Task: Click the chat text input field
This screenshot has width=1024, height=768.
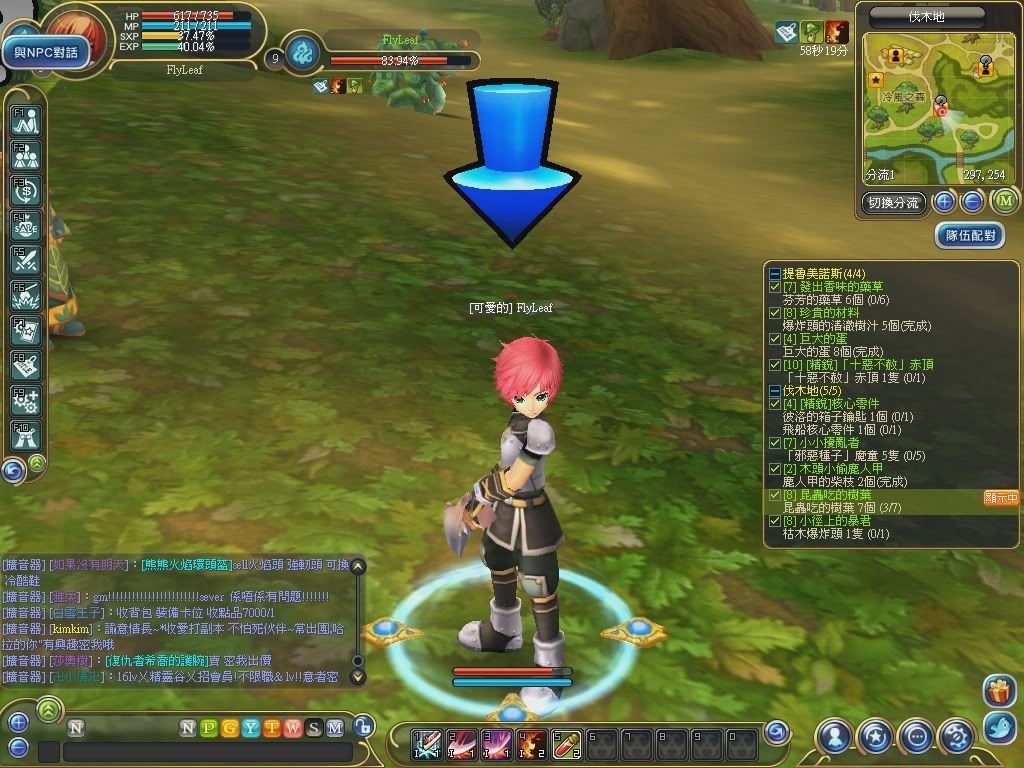Action: click(208, 752)
